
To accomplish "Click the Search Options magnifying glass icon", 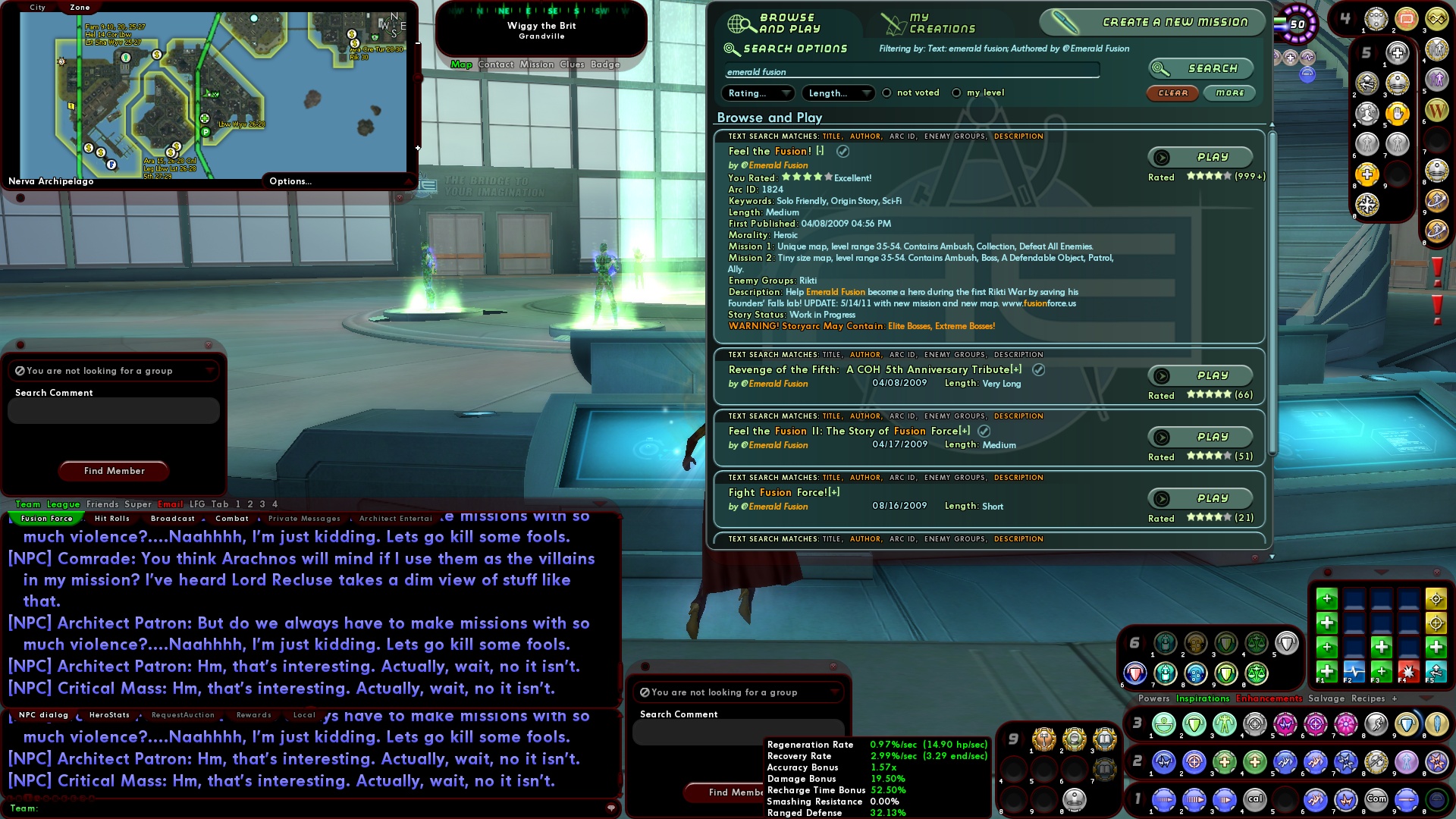I will coord(730,48).
